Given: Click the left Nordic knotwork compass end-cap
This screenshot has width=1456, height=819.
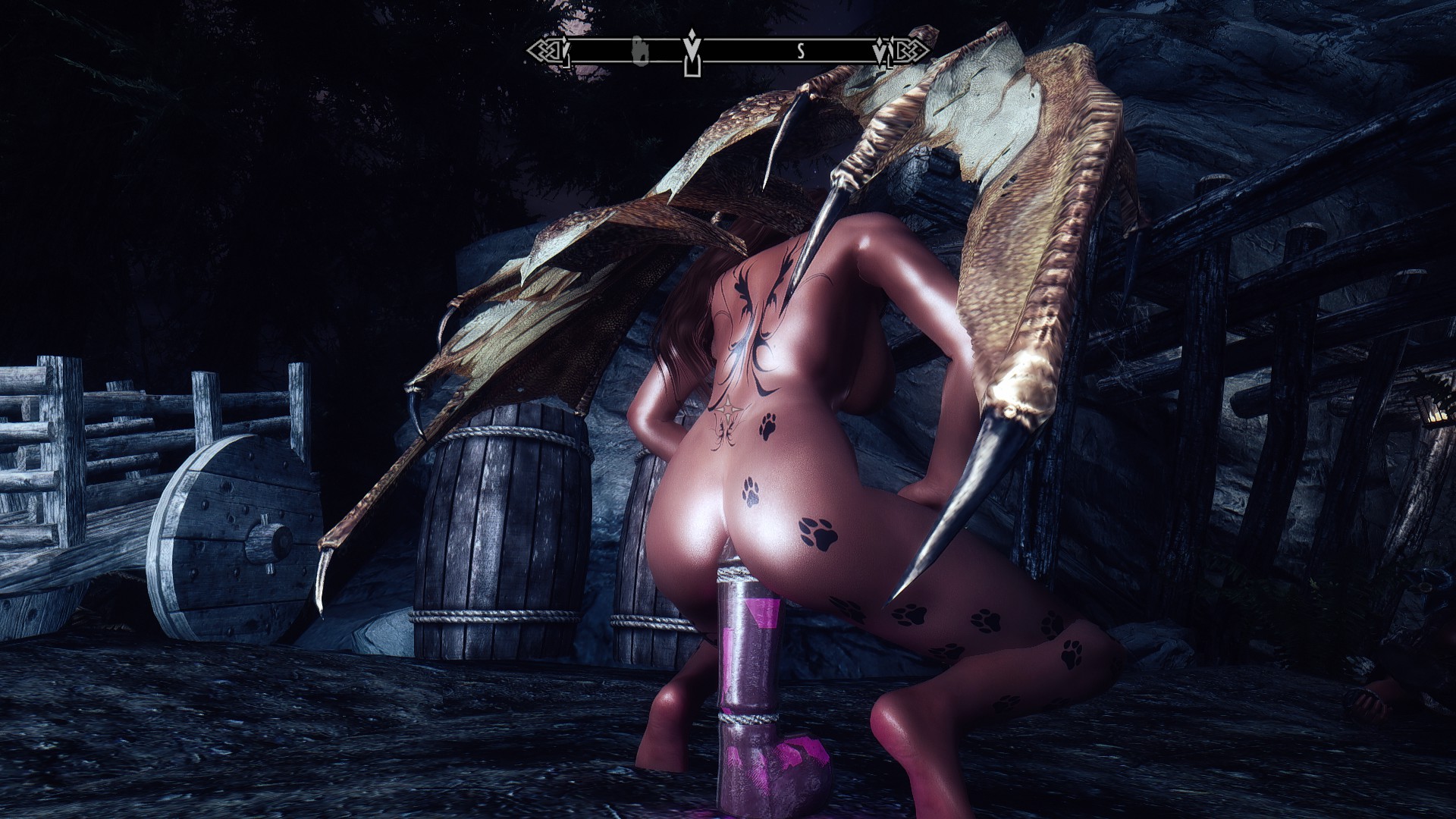Looking at the screenshot, I should tap(541, 49).
